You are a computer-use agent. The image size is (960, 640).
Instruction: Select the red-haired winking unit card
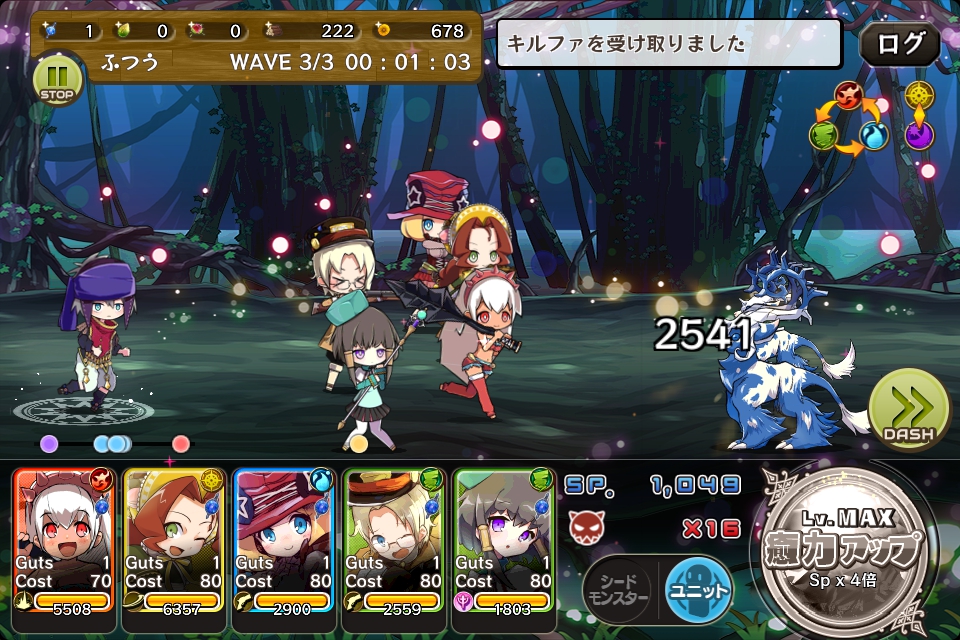point(174,538)
